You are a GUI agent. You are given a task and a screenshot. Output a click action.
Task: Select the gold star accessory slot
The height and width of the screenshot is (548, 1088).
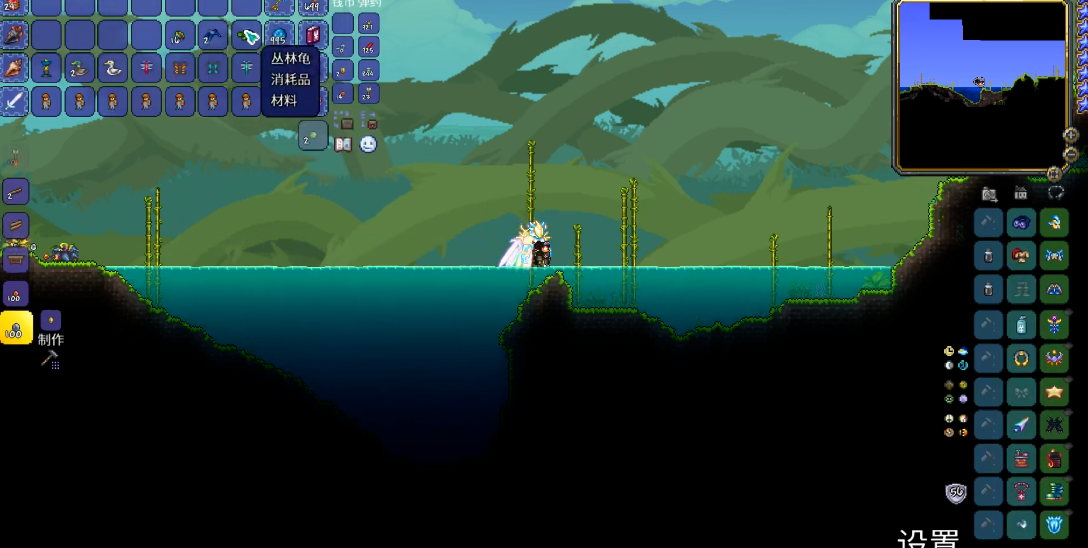click(x=1054, y=391)
